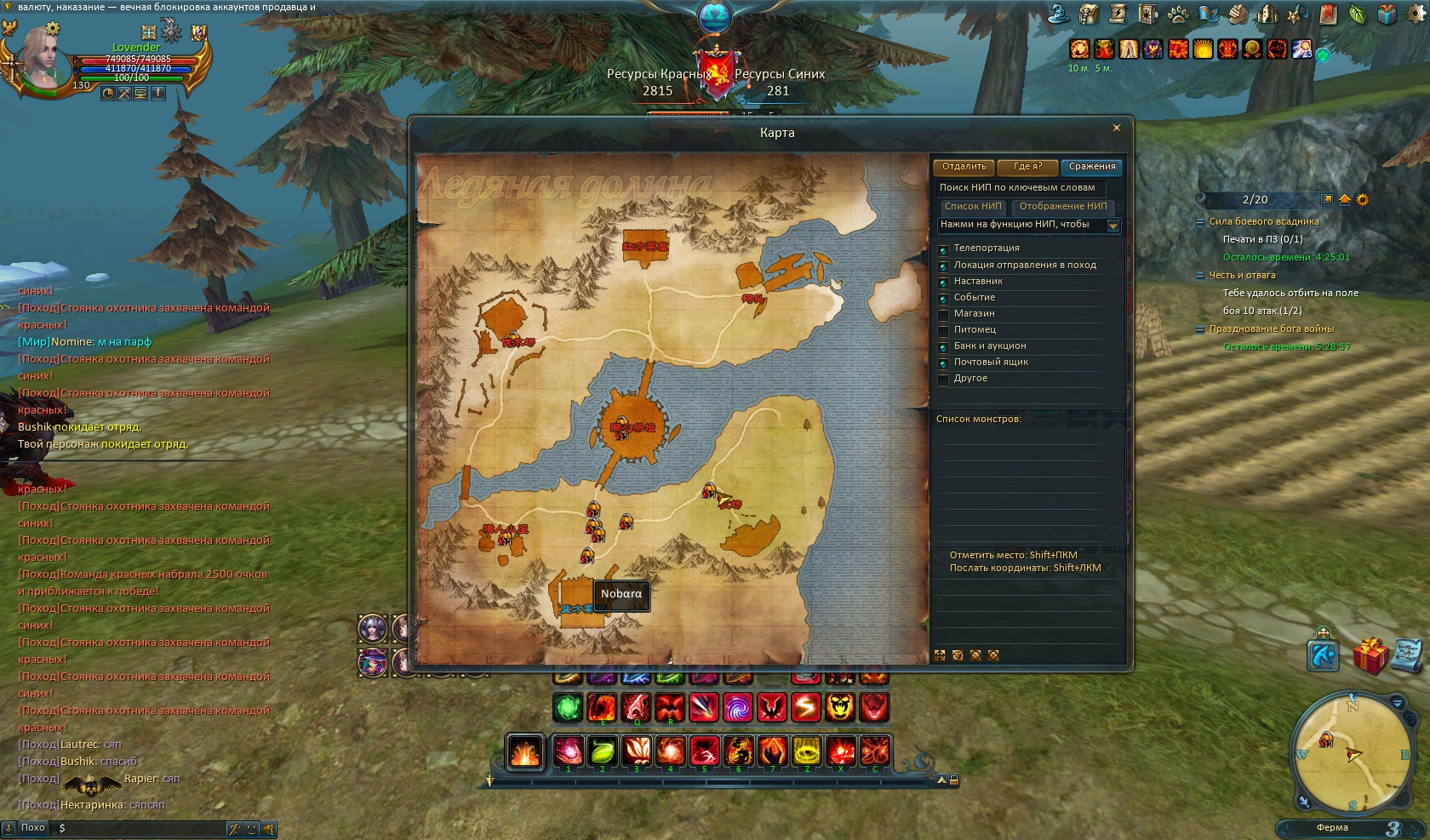Click the Где я? button
Viewport: 1430px width, 840px height.
(x=1027, y=167)
